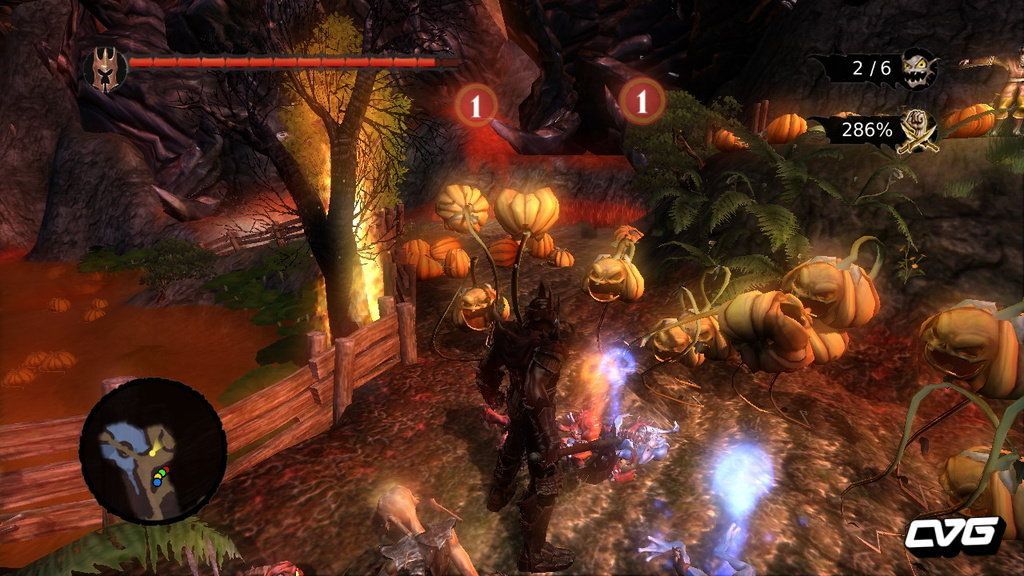Click the CVG watermark logo
Viewport: 1024px width, 576px height.
point(953,532)
